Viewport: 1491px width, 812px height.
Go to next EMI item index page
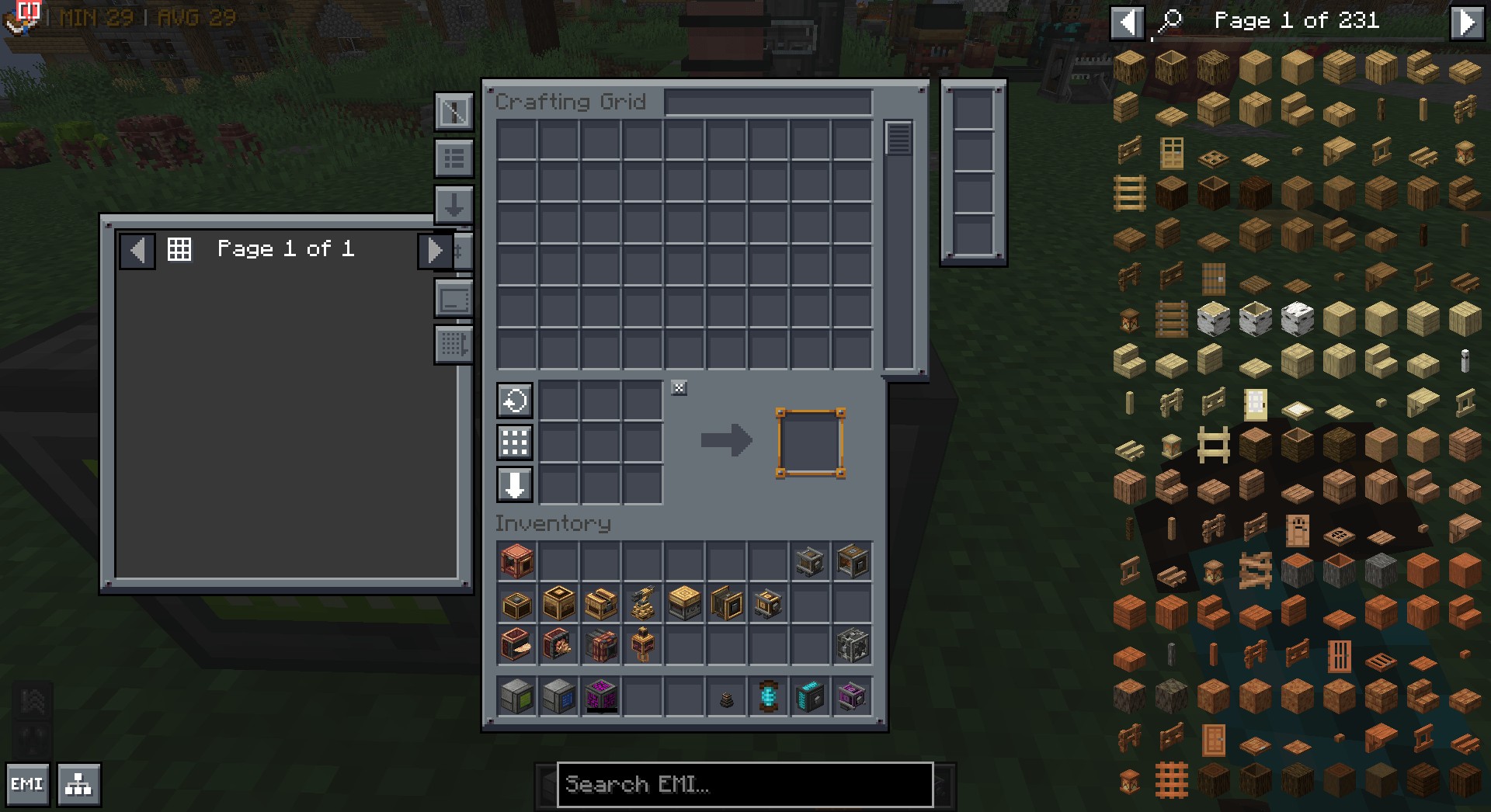1466,22
